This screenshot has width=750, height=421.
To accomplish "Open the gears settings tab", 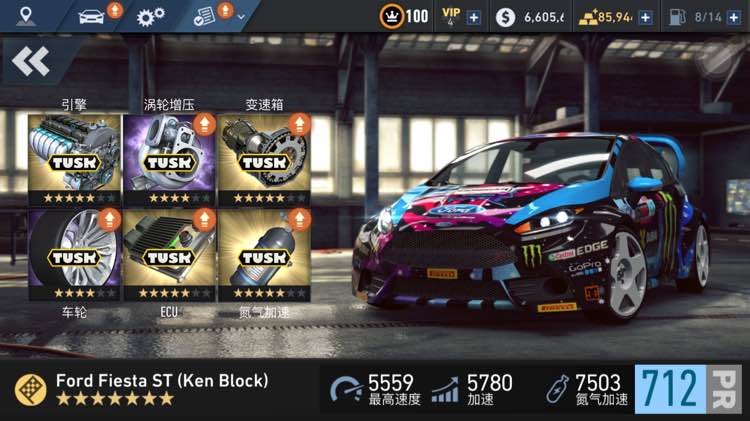I will tap(151, 16).
